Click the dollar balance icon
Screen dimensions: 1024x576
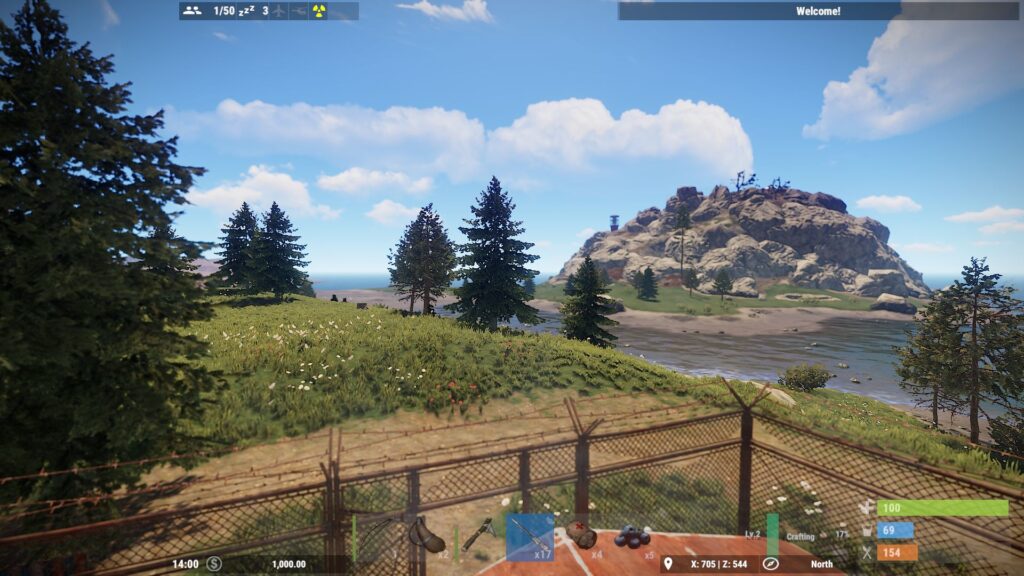point(214,564)
